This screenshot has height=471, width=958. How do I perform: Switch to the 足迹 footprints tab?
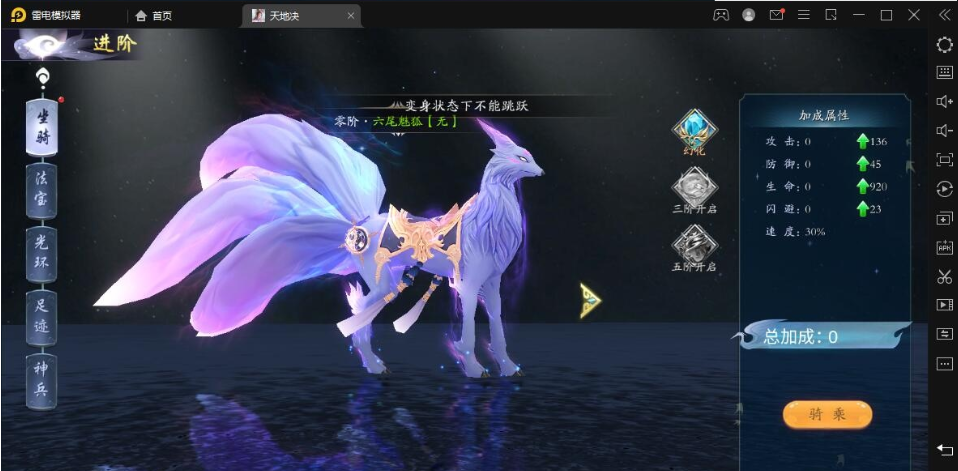tap(41, 316)
